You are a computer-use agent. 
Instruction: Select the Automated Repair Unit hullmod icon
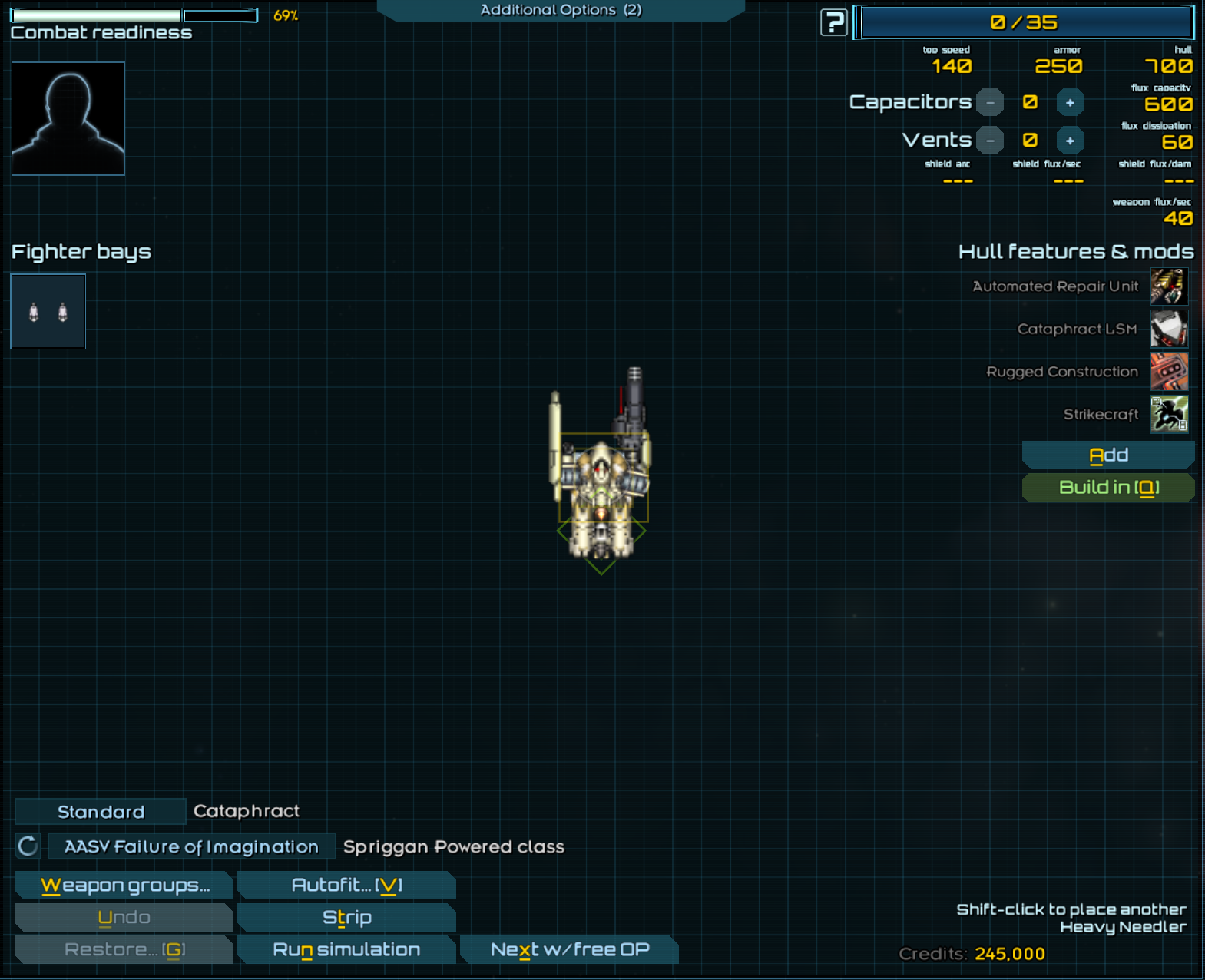click(1168, 286)
